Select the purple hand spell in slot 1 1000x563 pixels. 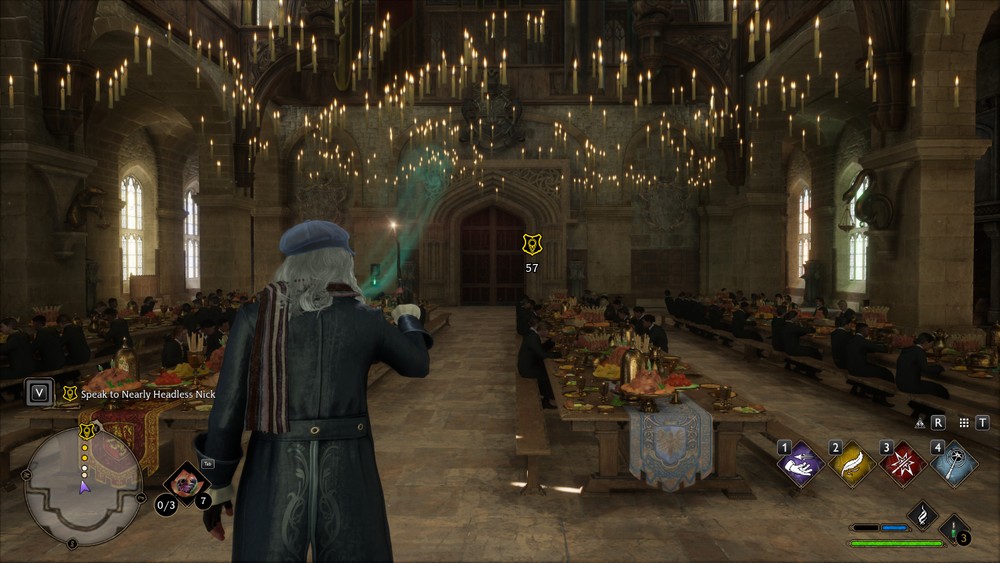point(802,464)
